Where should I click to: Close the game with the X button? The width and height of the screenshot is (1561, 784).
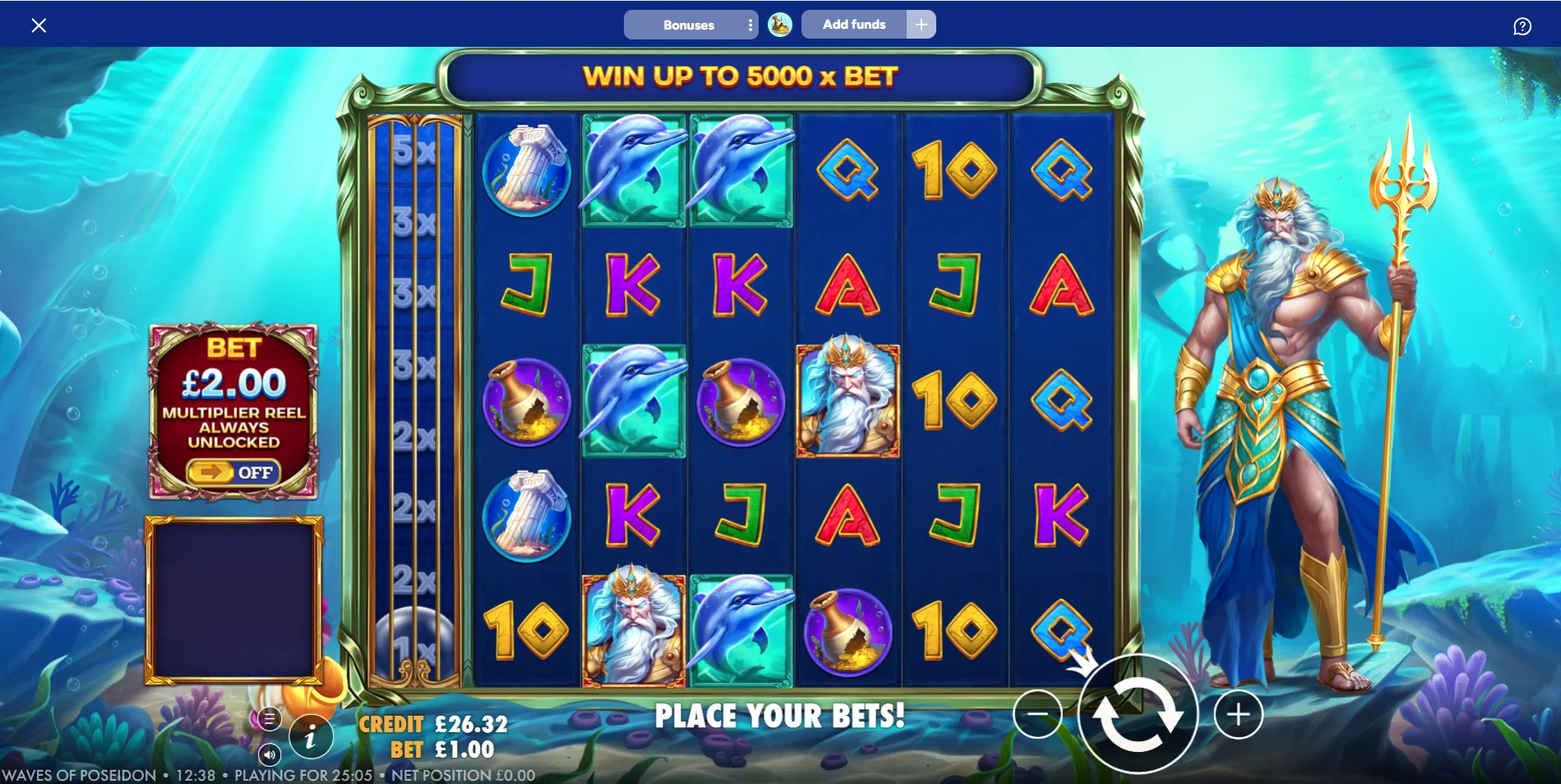click(39, 25)
